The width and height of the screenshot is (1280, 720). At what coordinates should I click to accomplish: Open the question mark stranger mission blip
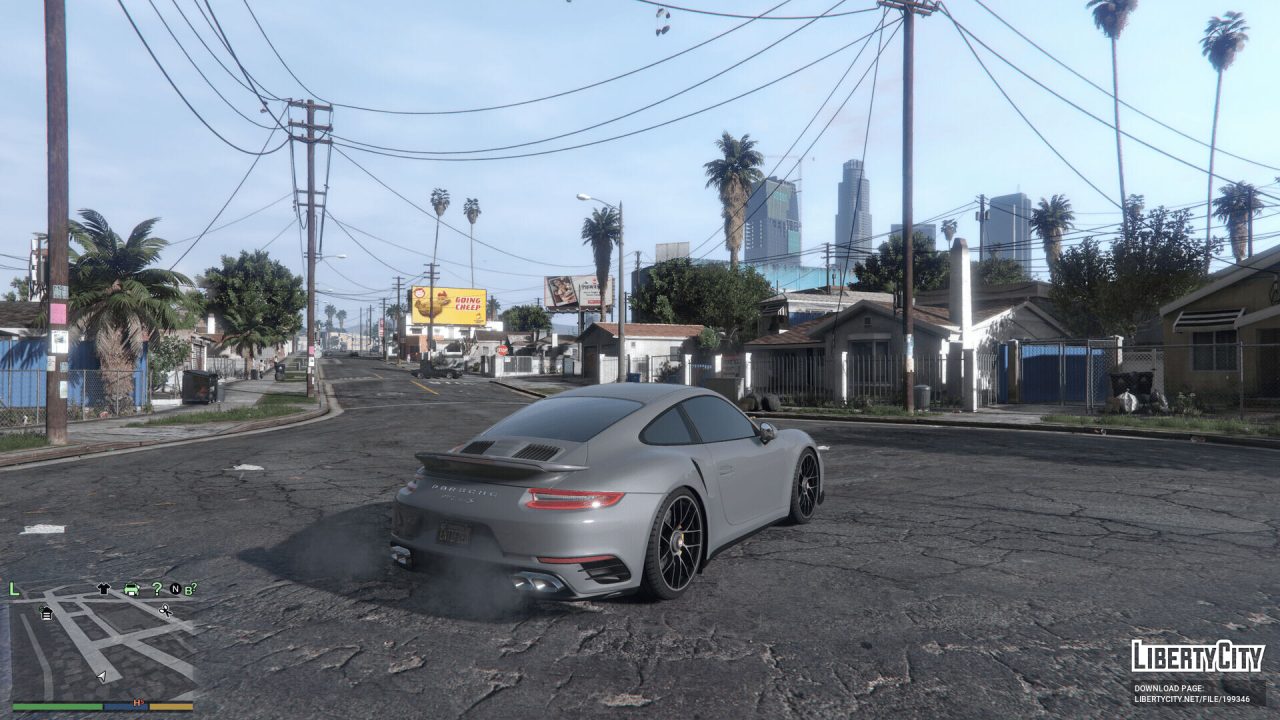coord(158,590)
